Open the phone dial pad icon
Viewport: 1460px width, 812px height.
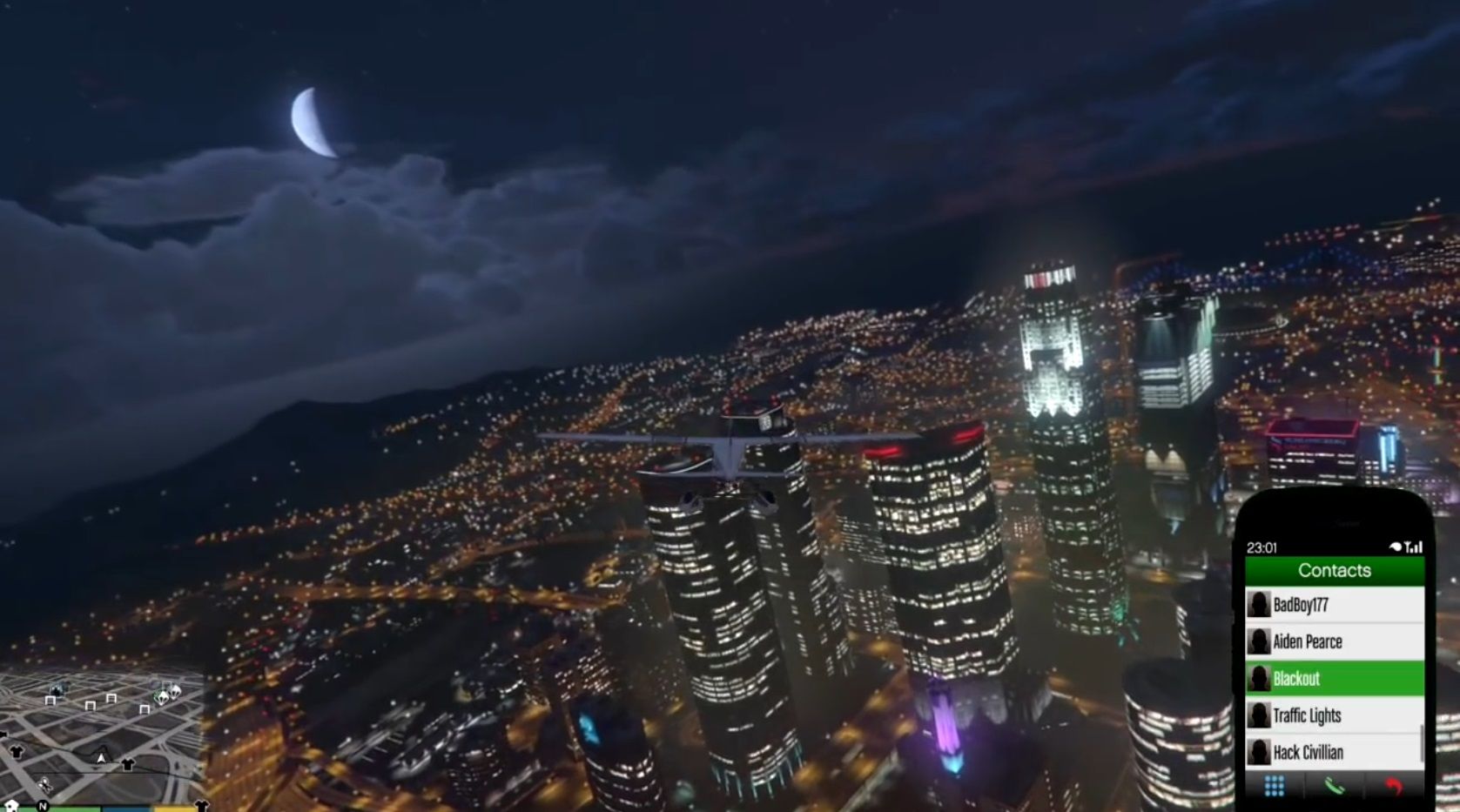coord(1275,785)
